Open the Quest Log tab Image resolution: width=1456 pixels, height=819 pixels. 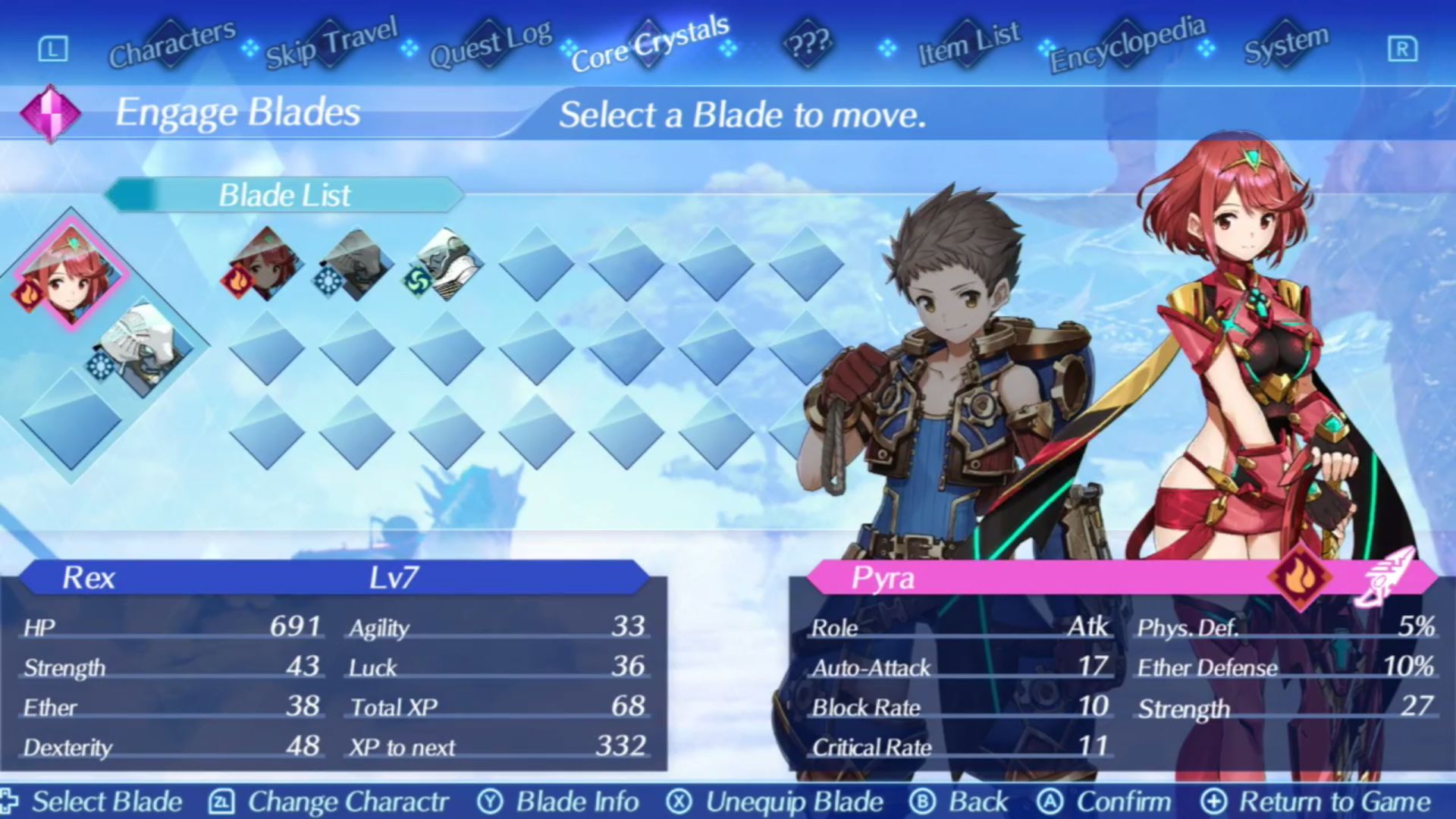tap(490, 44)
